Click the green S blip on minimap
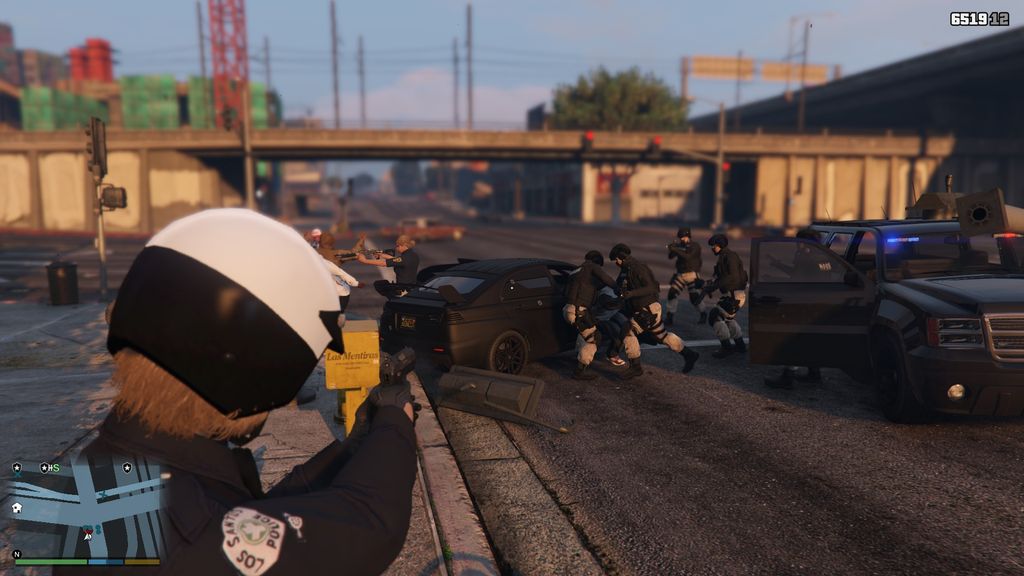Viewport: 1024px width, 576px height. (x=55, y=467)
